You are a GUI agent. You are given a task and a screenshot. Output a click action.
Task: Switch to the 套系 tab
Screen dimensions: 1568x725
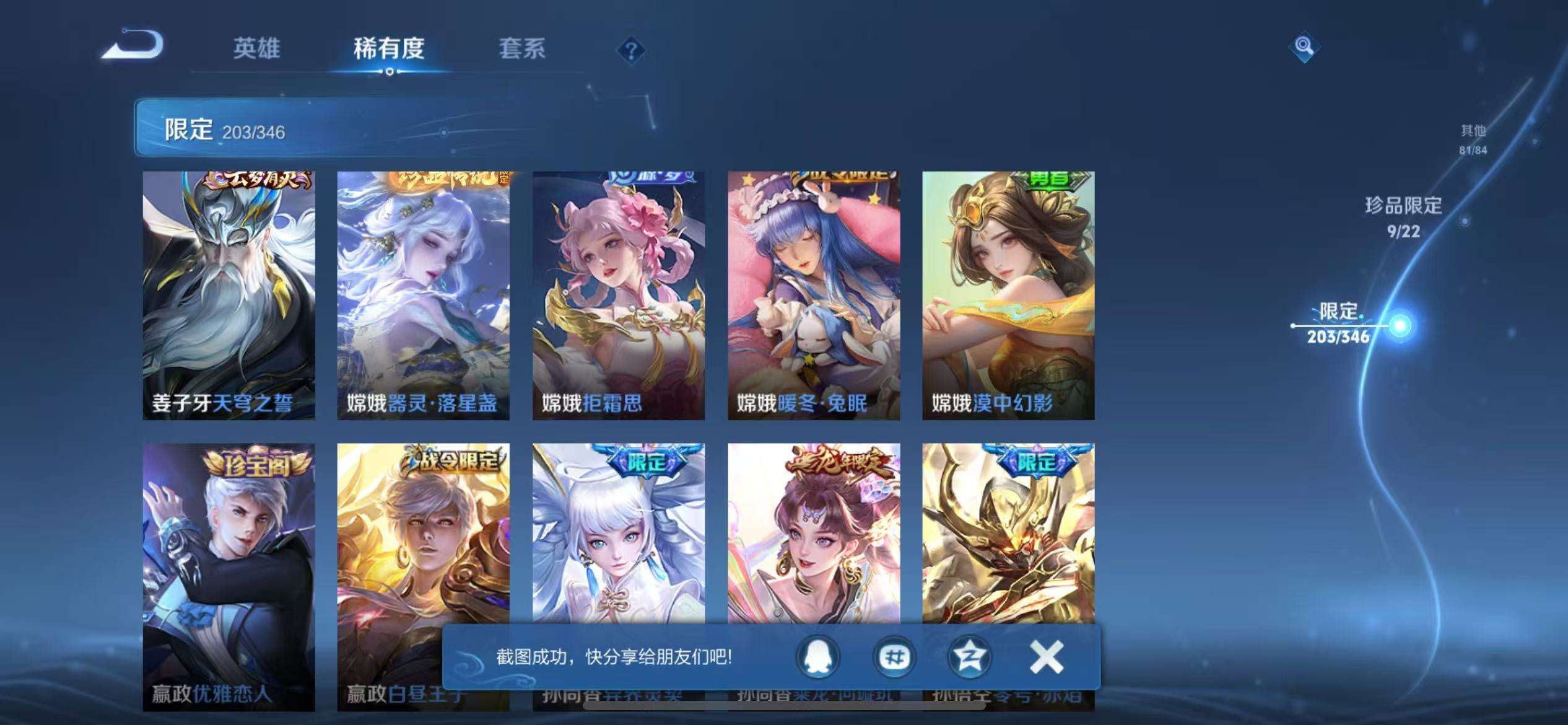point(523,50)
